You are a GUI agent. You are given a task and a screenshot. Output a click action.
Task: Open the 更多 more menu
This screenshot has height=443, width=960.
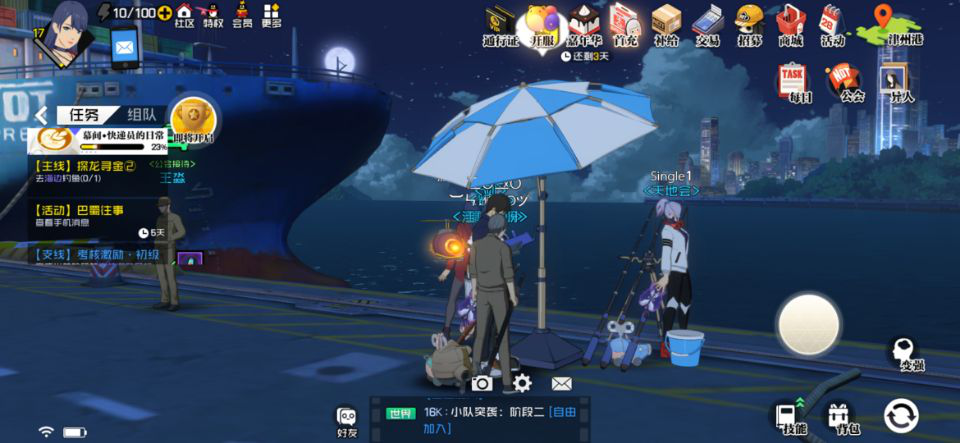point(271,15)
